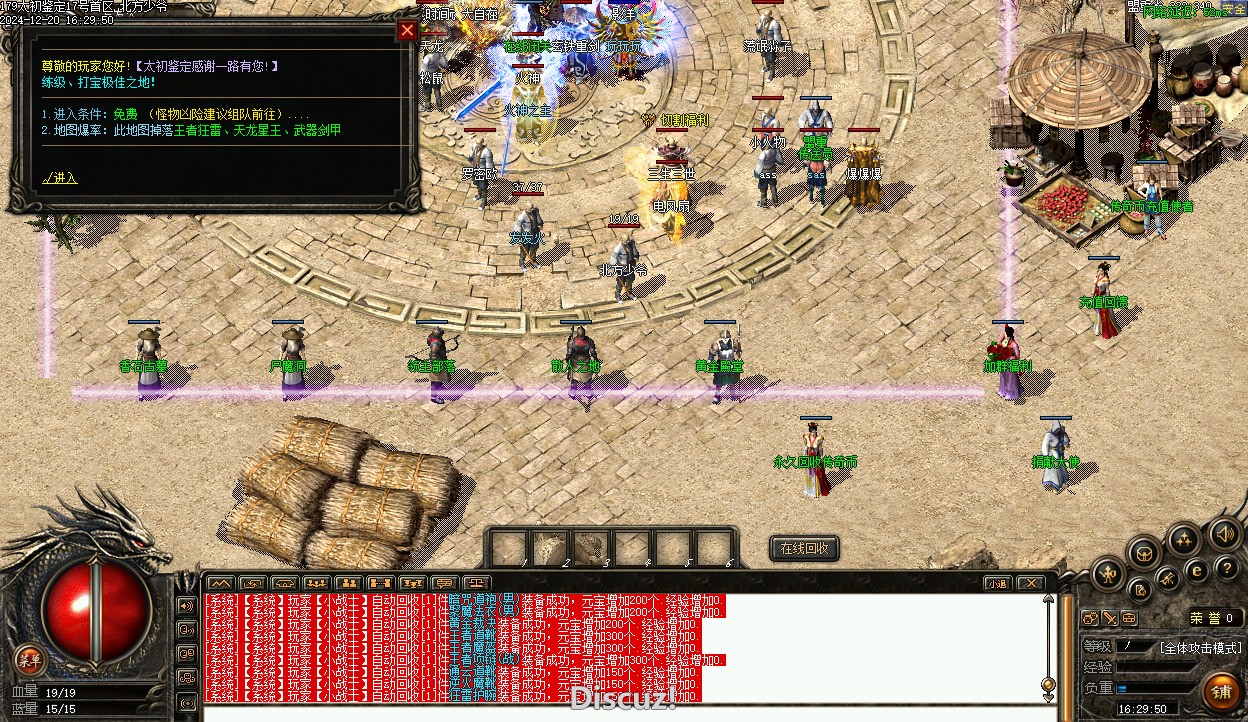Viewport: 1248px width, 722px height.
Task: Click the 进入 link to enter the map
Action: (60, 178)
